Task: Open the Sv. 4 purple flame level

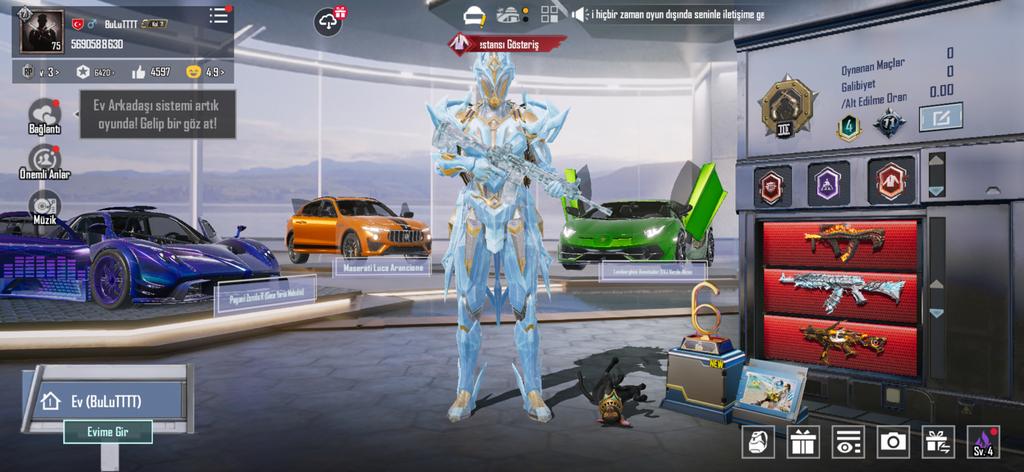Action: click(982, 442)
